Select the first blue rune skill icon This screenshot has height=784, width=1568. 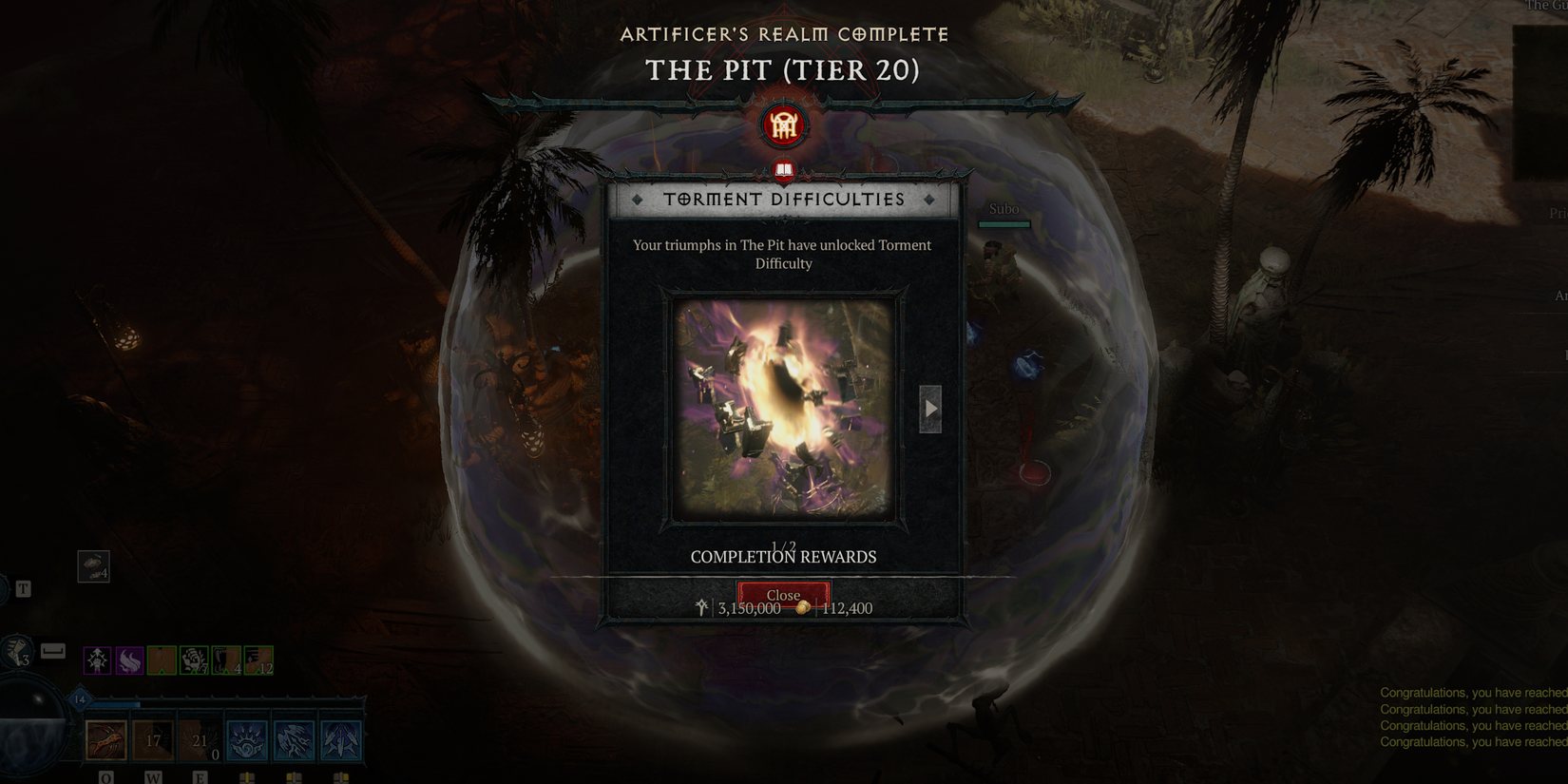(x=245, y=741)
